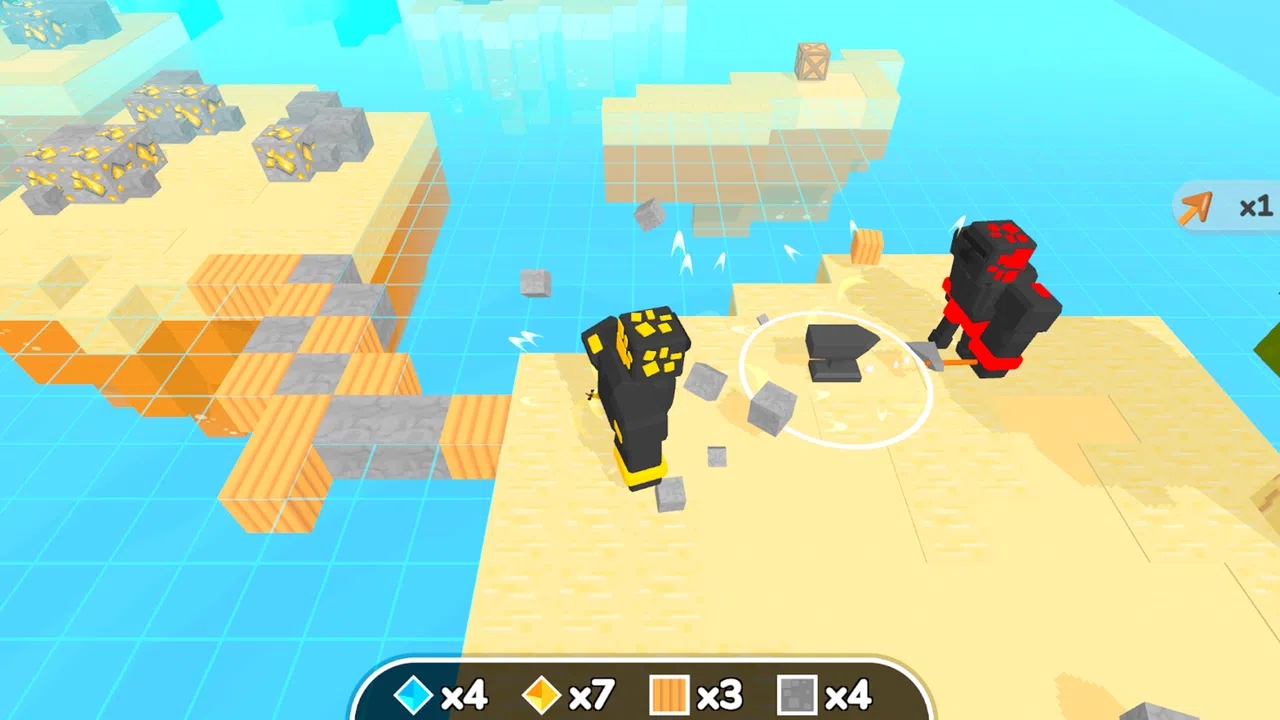This screenshot has height=720, width=1280.
Task: Click the floating stone cube above the yellow miner
Action: pyautogui.click(x=650, y=215)
